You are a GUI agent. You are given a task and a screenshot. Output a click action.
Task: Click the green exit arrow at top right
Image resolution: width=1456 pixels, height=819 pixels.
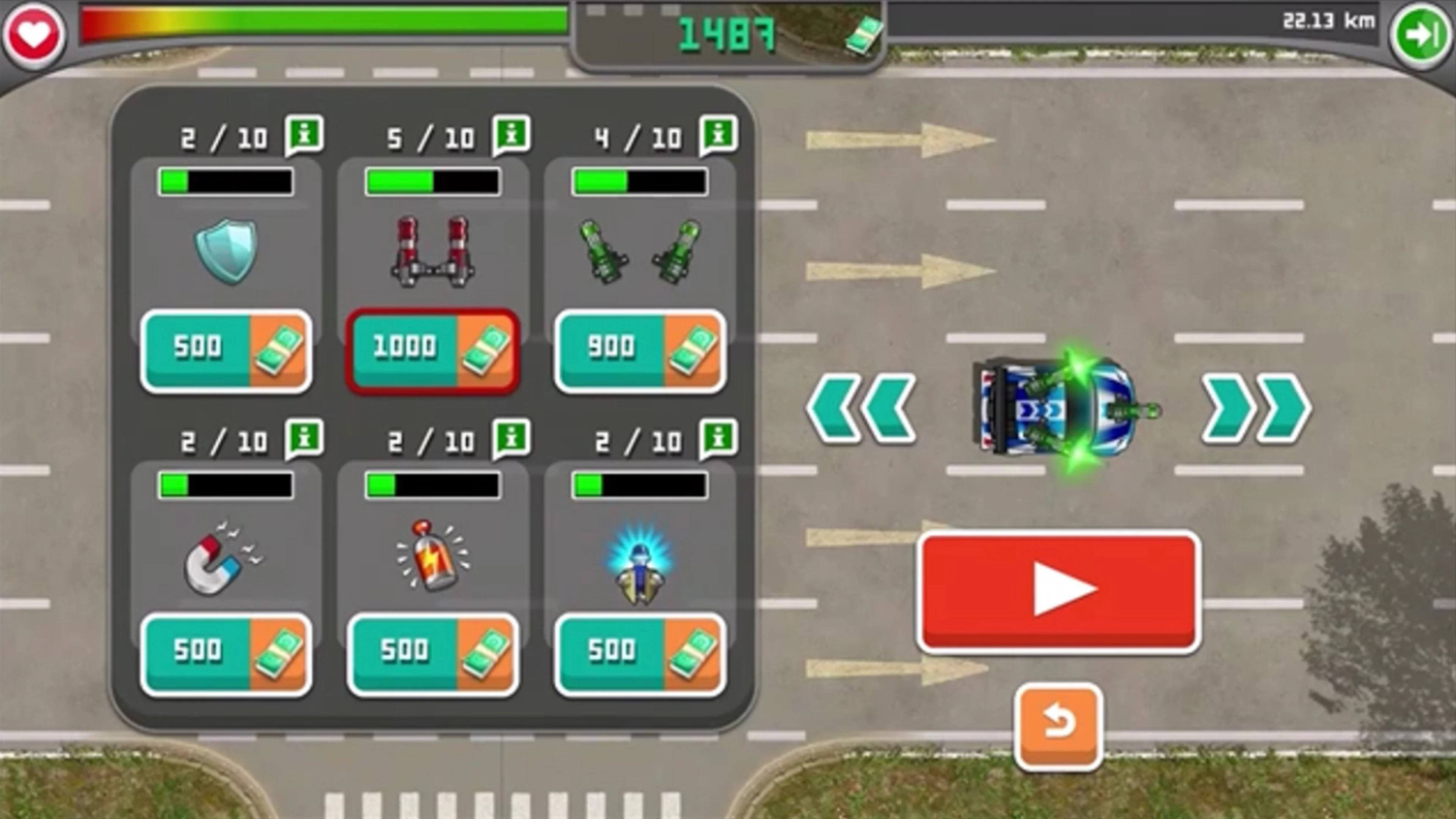[1420, 35]
